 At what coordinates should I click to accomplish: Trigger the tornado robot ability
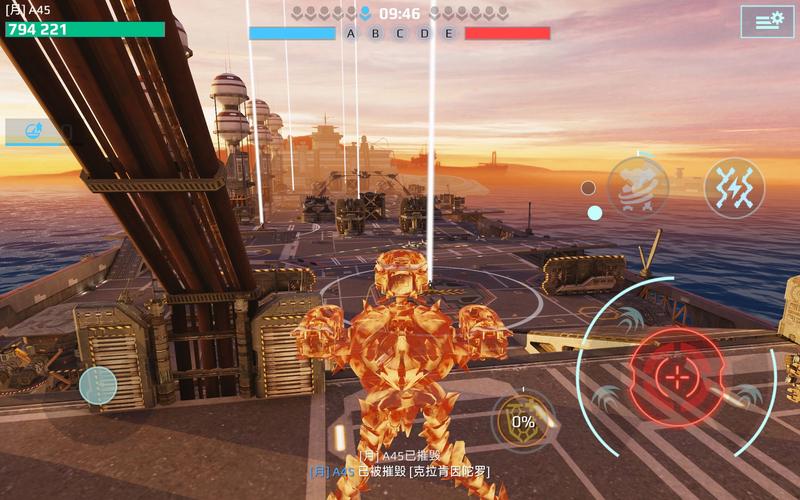click(x=638, y=187)
